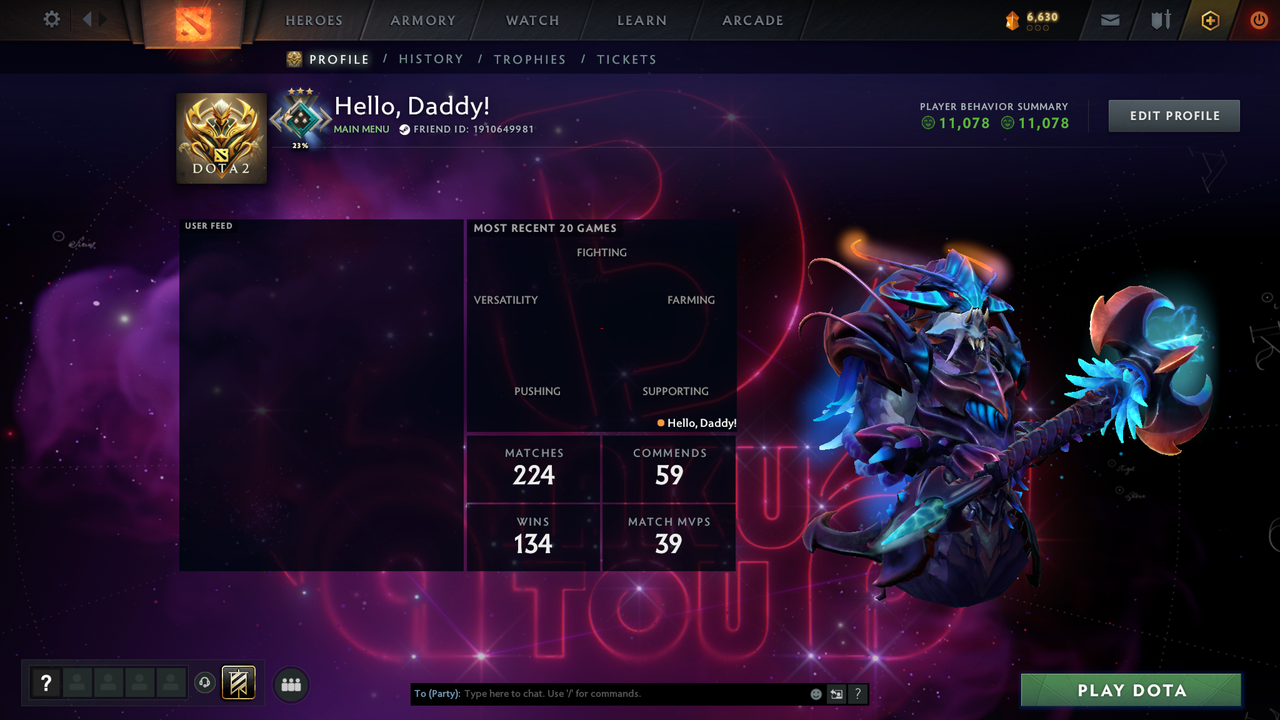Click the gold battle pass emblem near party slots
This screenshot has width=1280, height=720.
click(x=238, y=682)
